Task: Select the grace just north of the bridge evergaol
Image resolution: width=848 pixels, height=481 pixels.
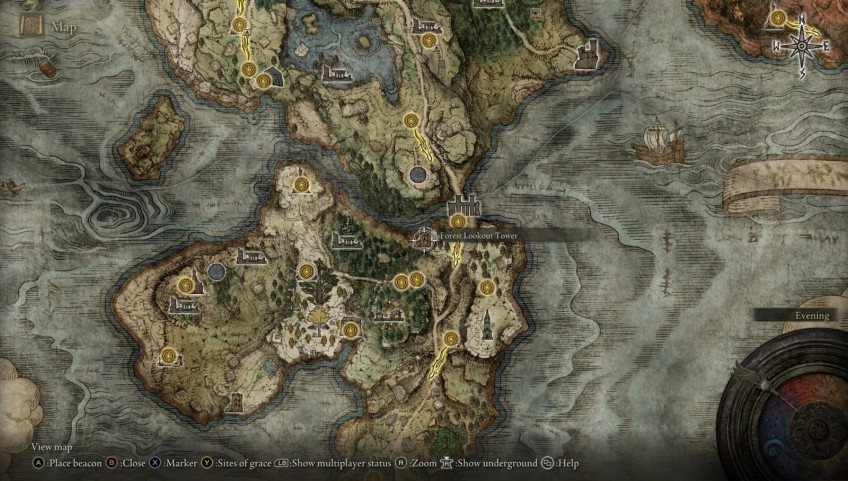Action: (410, 120)
